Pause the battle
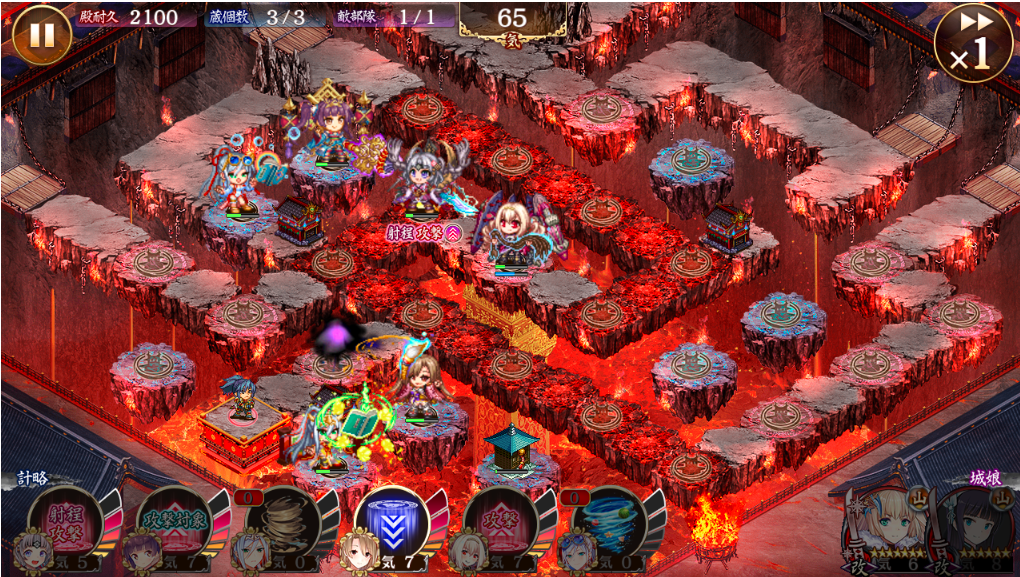Viewport: 1020px width, 577px height. point(42,35)
